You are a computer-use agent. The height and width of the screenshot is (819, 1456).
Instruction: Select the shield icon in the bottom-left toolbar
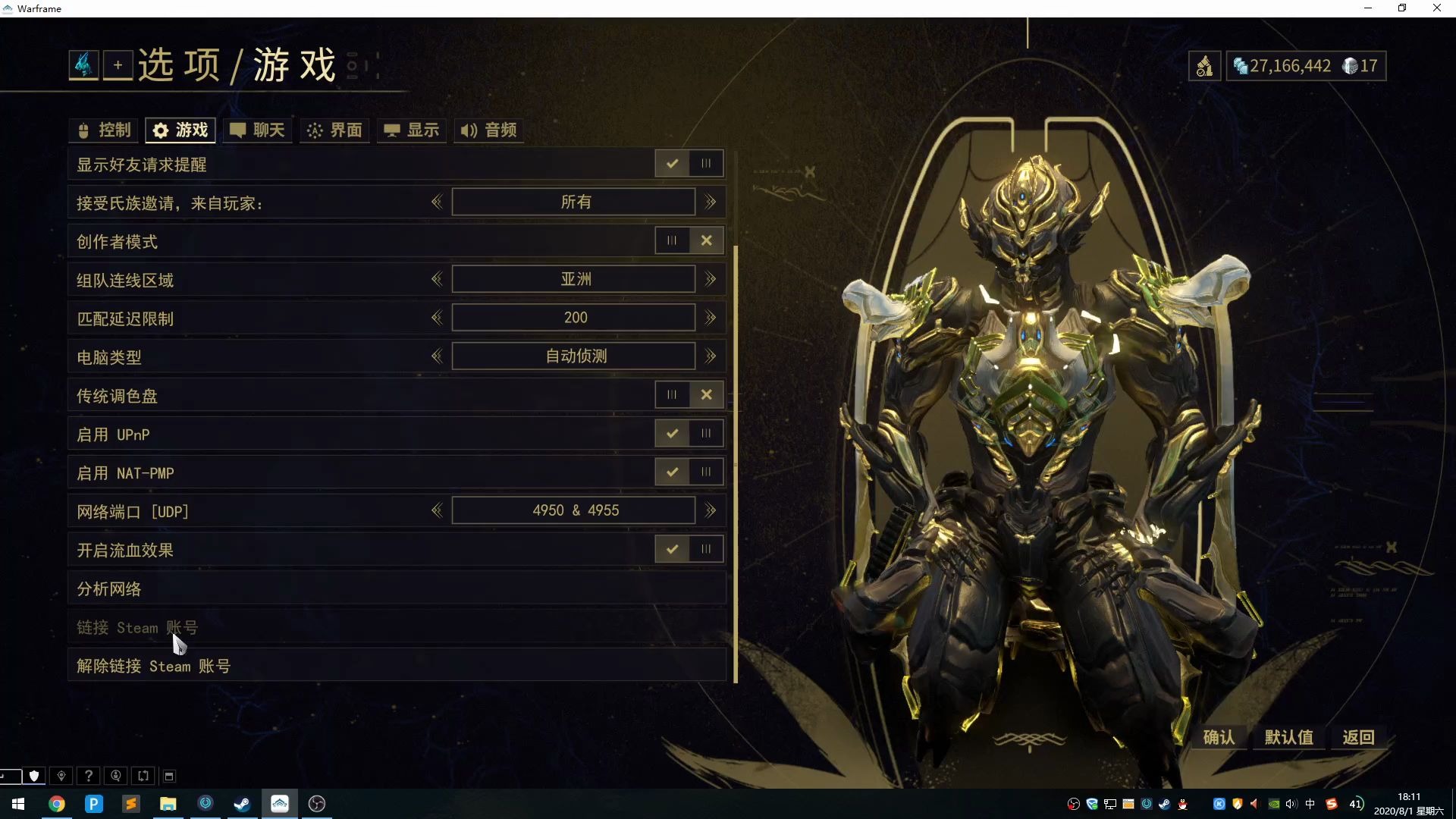pos(33,776)
